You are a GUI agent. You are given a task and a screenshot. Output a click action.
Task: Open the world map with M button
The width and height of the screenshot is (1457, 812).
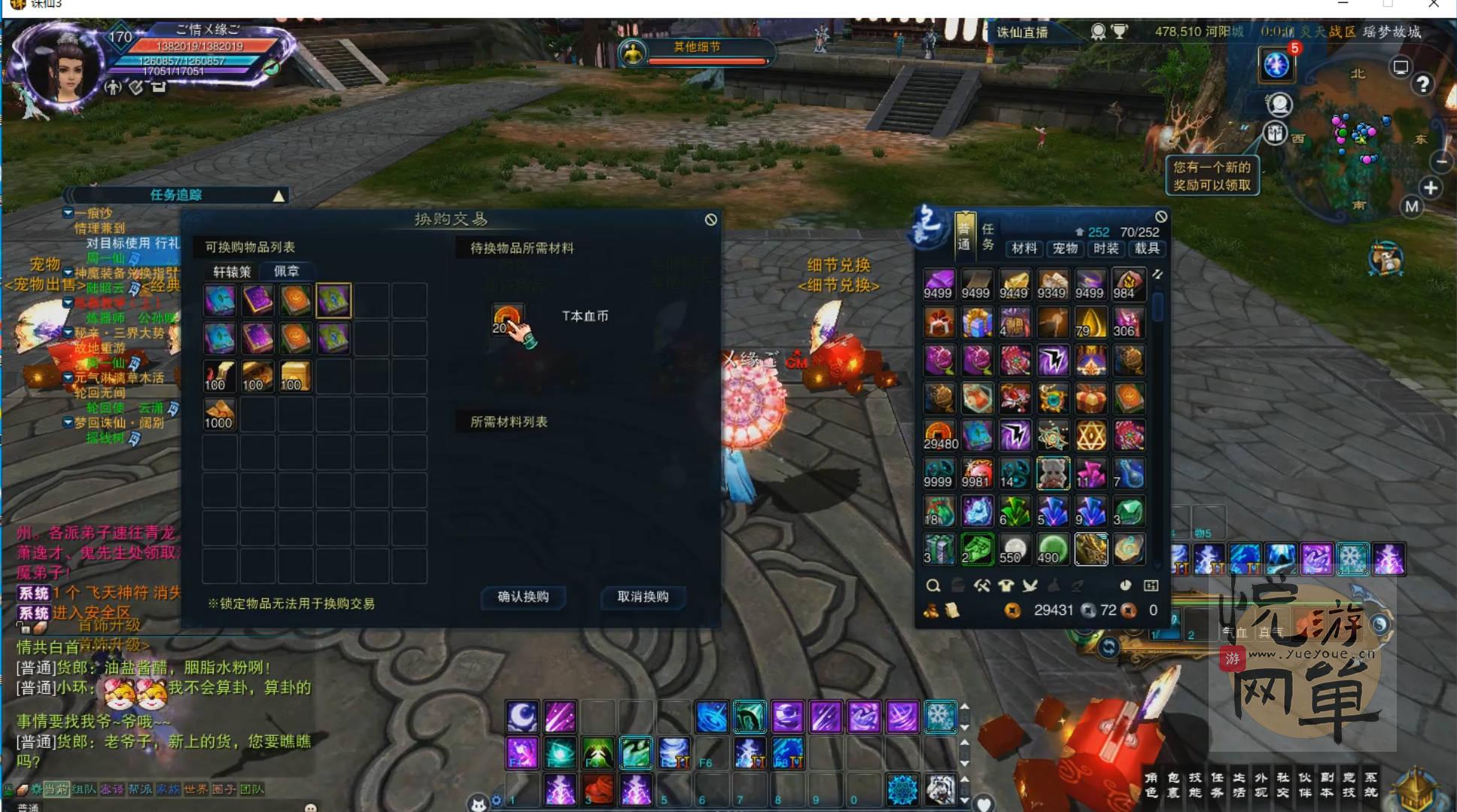point(1412,206)
